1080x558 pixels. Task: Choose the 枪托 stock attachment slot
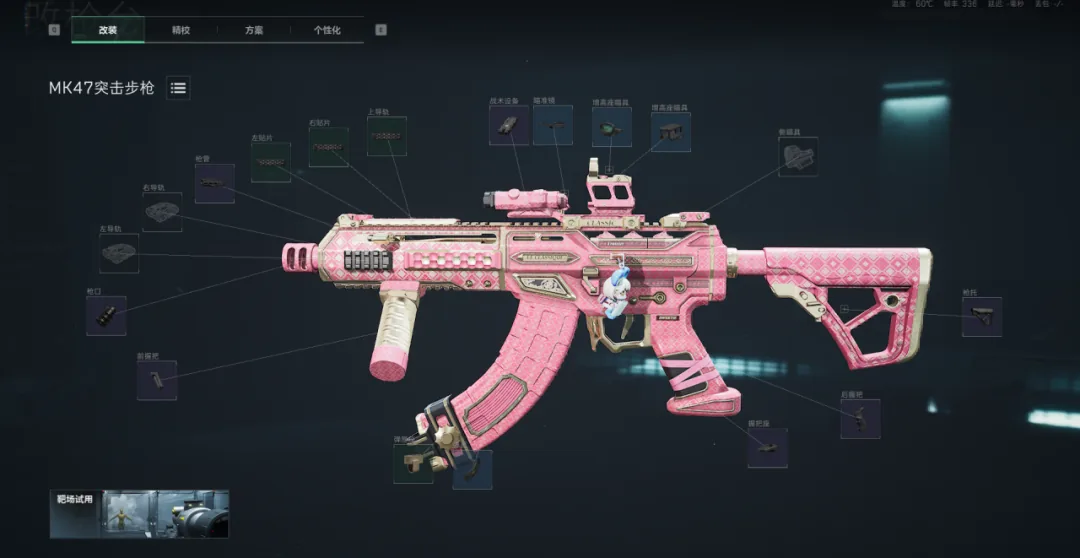point(981,317)
